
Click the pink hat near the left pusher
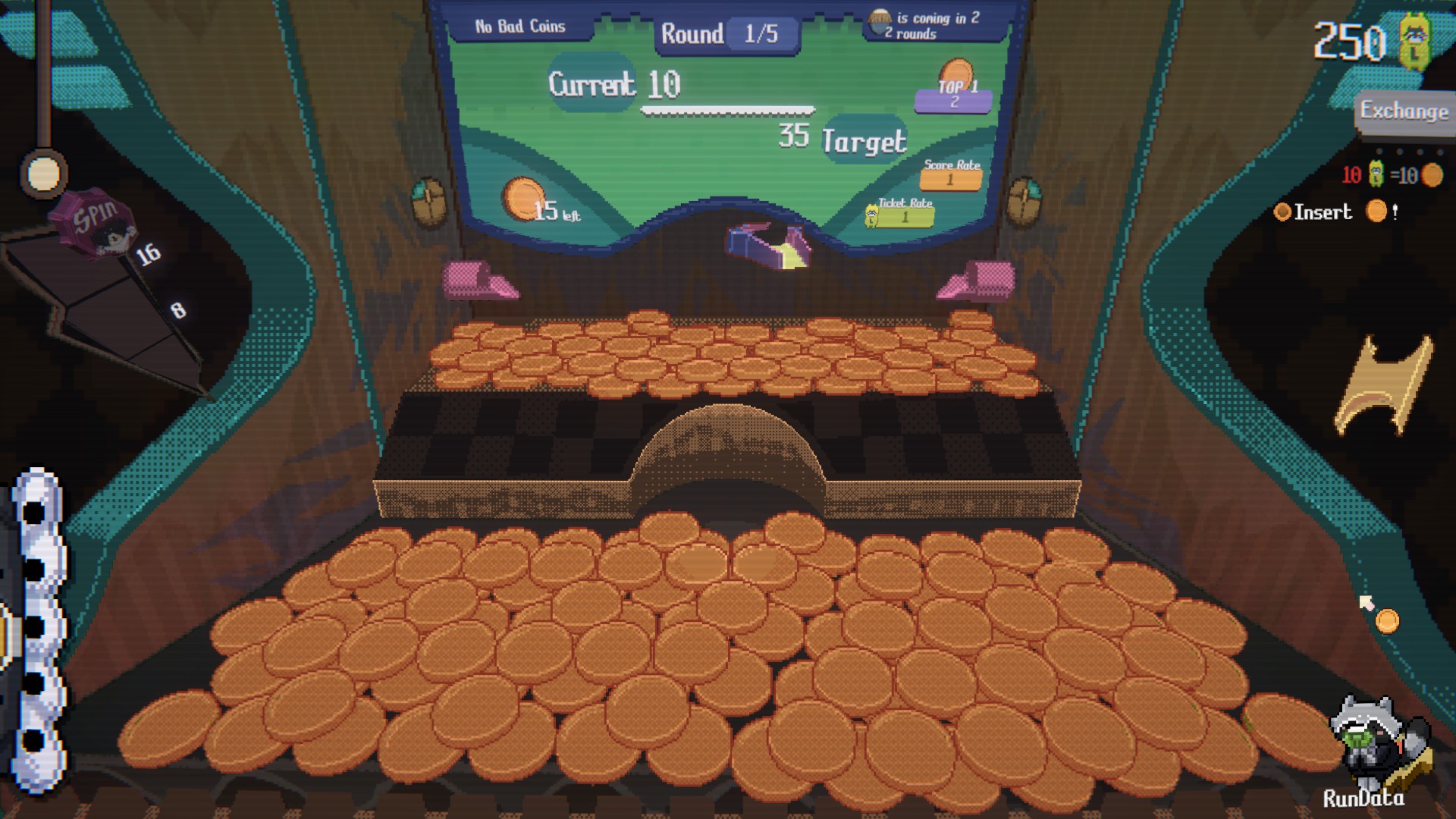point(481,281)
